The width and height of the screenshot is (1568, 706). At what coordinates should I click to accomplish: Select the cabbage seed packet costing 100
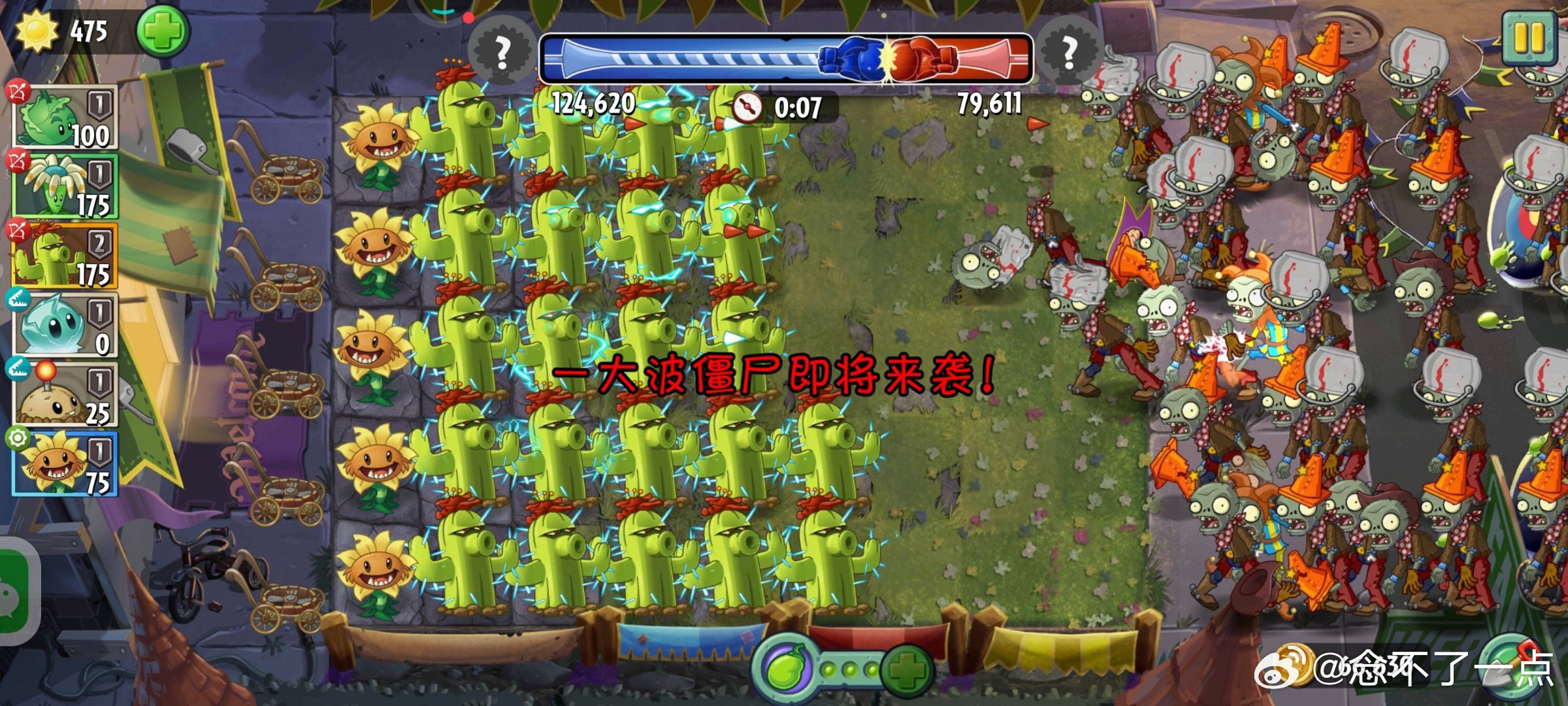[65, 118]
